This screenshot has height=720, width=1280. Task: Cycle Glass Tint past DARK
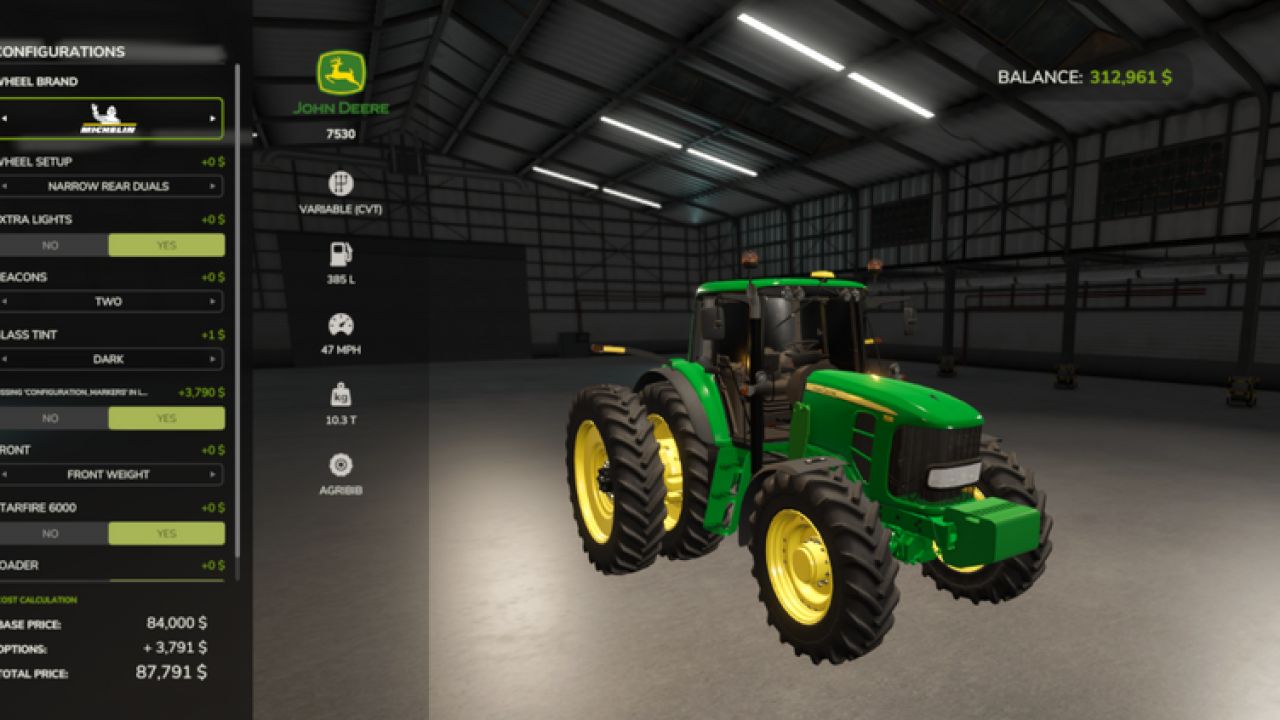[213, 359]
